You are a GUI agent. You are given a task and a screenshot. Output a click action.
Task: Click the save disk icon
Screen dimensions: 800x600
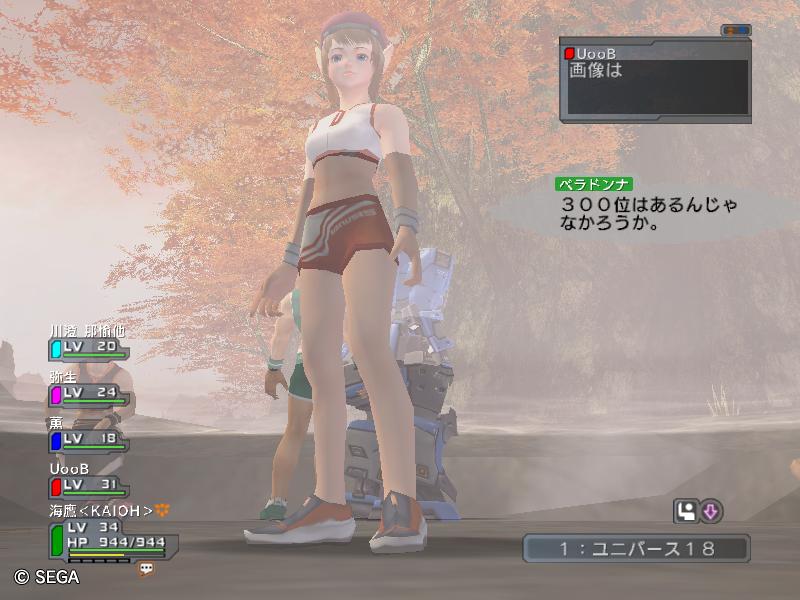tap(686, 512)
